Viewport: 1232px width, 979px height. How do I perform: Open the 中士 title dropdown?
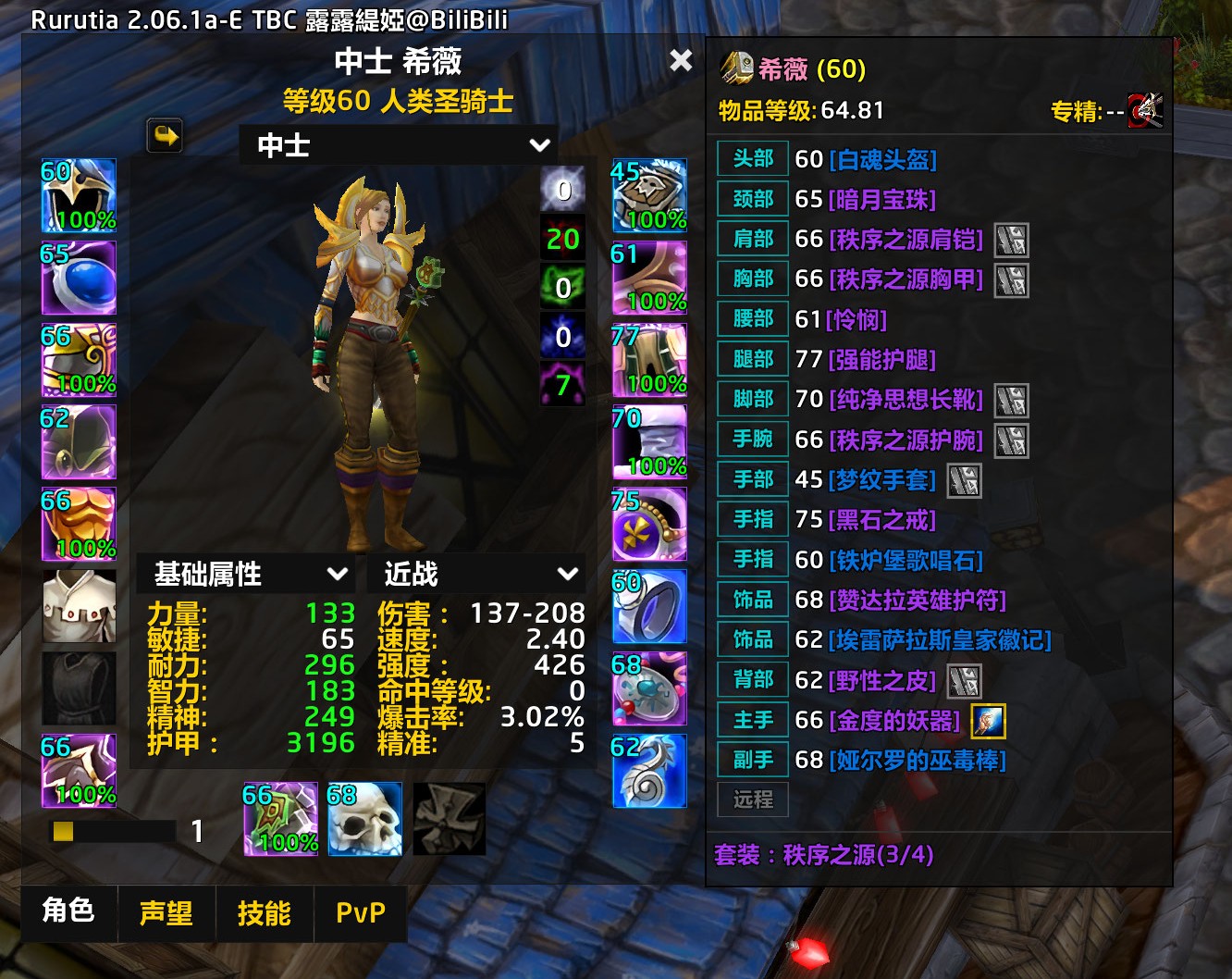[x=398, y=144]
